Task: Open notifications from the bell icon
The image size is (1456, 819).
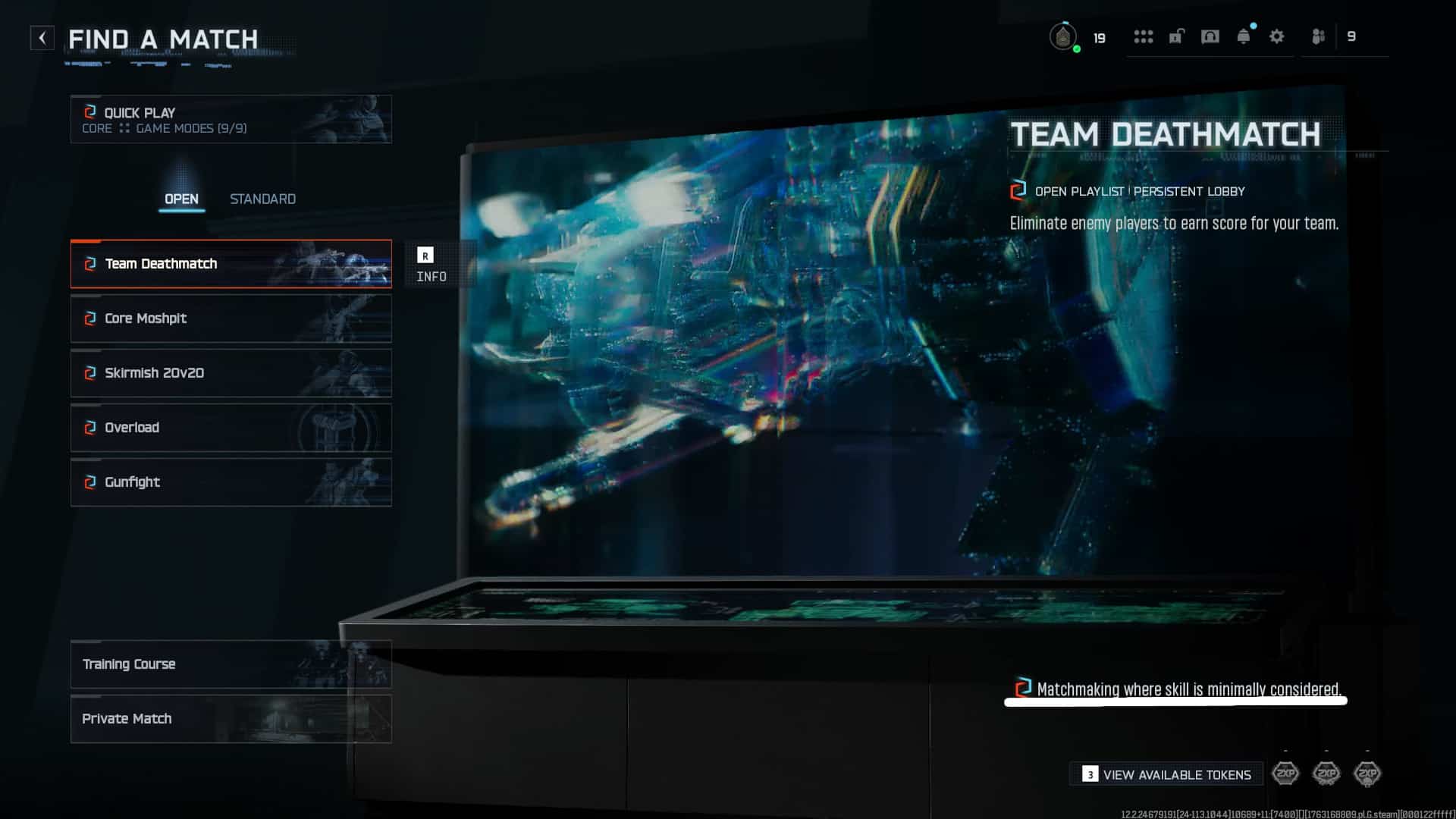Action: [1244, 36]
